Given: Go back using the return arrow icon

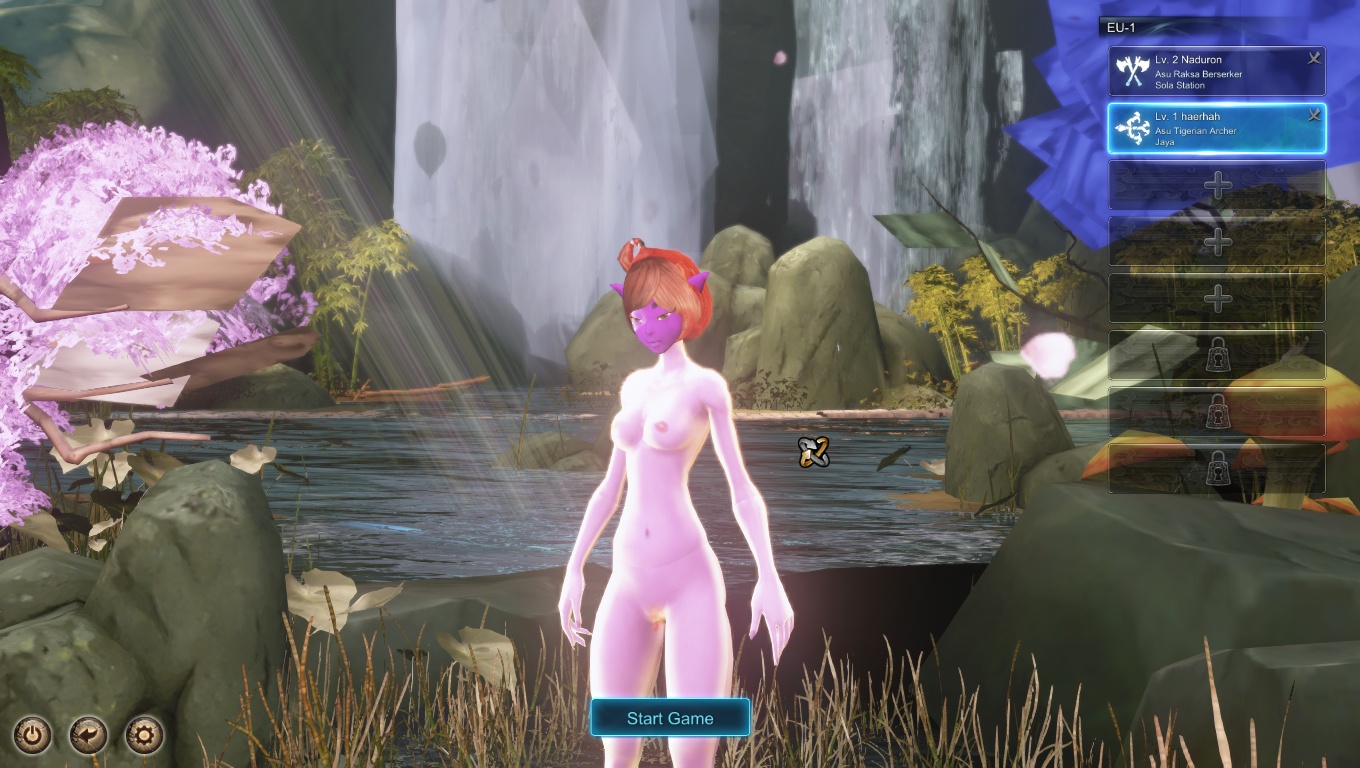Looking at the screenshot, I should pos(88,736).
